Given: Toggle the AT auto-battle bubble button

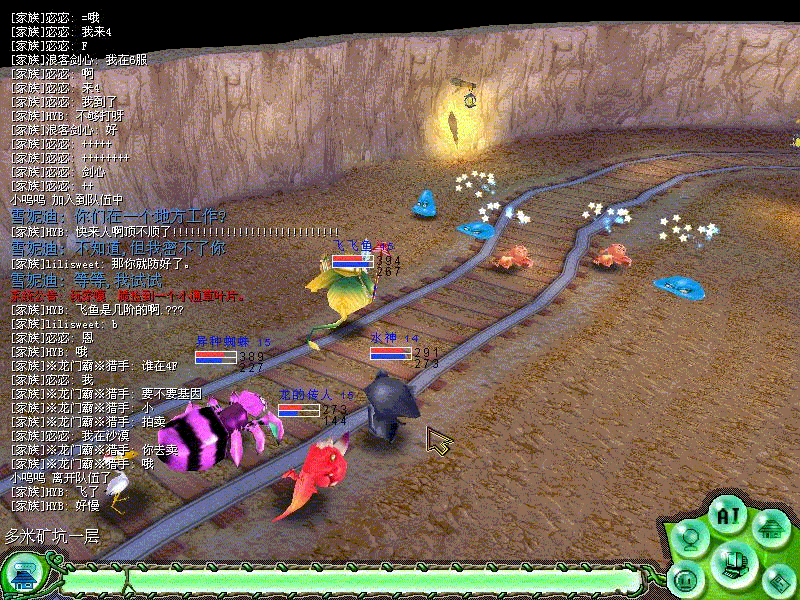Looking at the screenshot, I should tap(727, 516).
